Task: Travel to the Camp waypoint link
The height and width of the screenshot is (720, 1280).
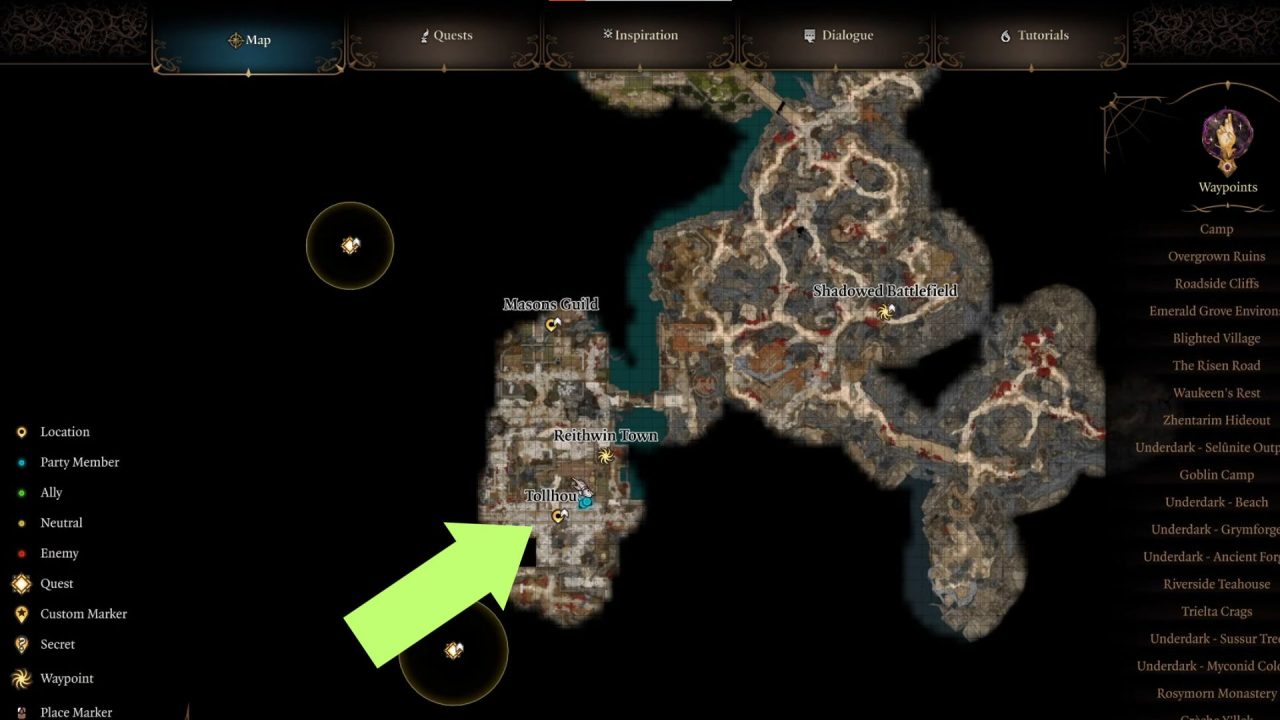Action: 1216,229
